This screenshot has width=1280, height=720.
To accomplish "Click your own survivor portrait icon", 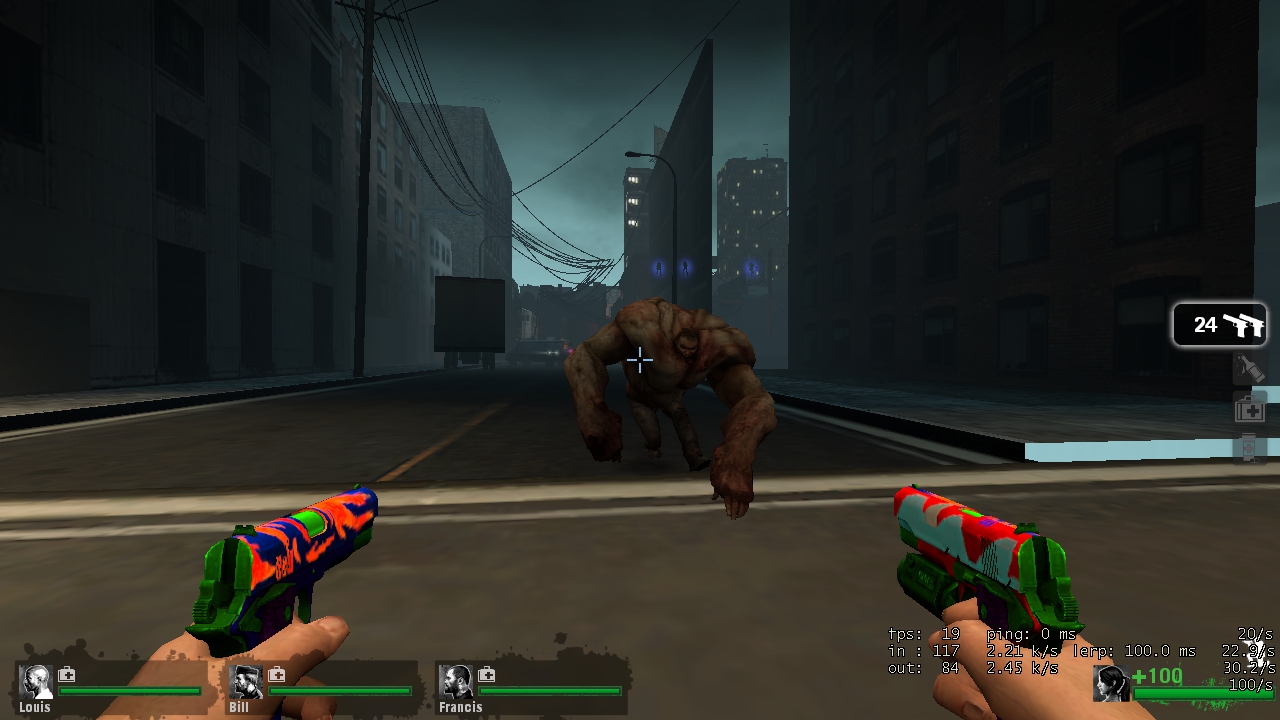I will 1113,685.
